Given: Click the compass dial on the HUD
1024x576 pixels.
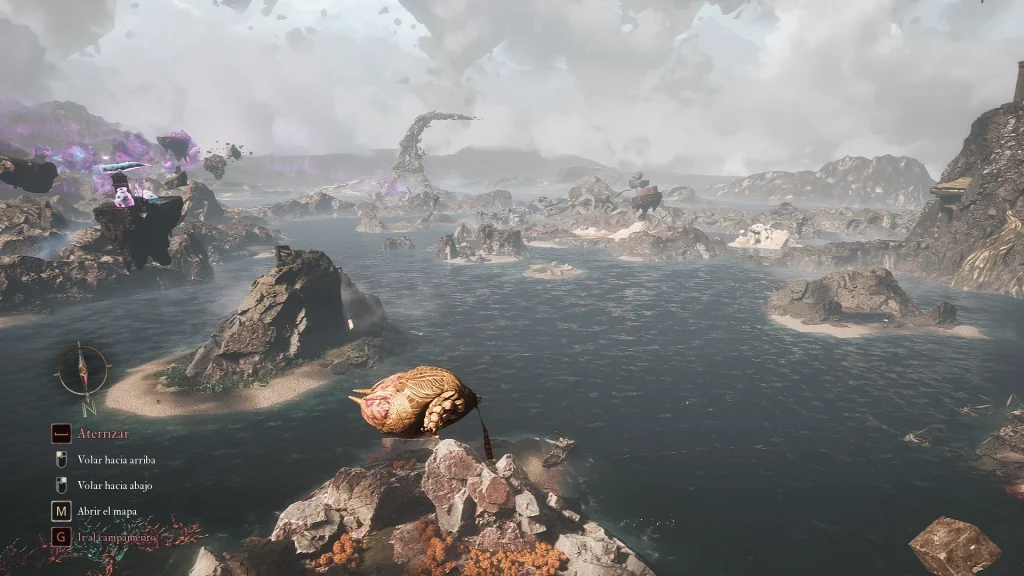Looking at the screenshot, I should pos(83,370).
